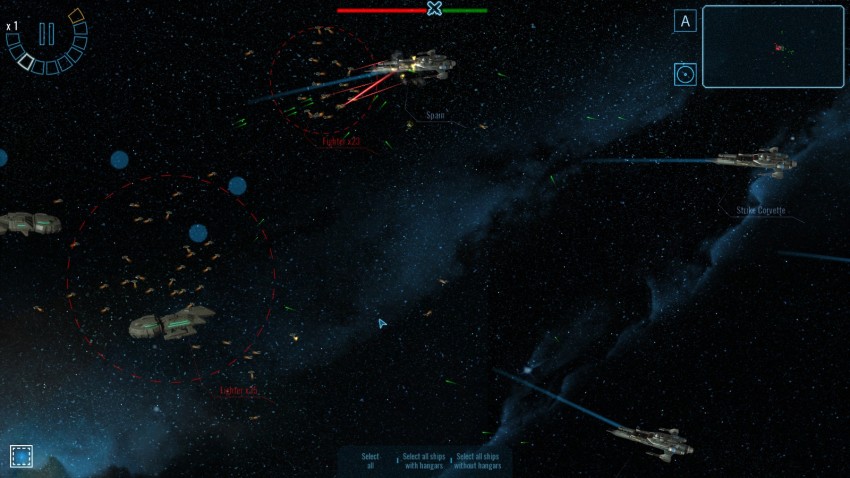Toggle the 'A' button beside the minimap
This screenshot has height=478, width=850.
tap(685, 21)
